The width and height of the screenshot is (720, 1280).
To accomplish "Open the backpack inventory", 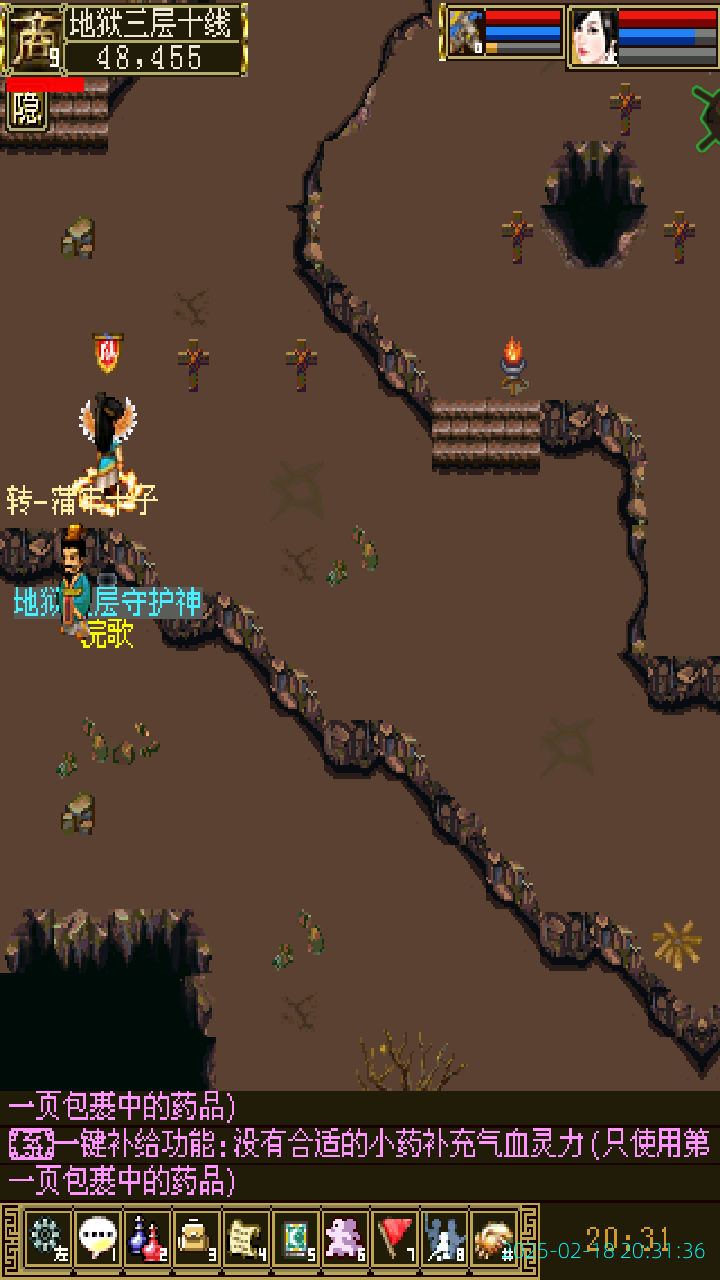I will click(196, 1237).
